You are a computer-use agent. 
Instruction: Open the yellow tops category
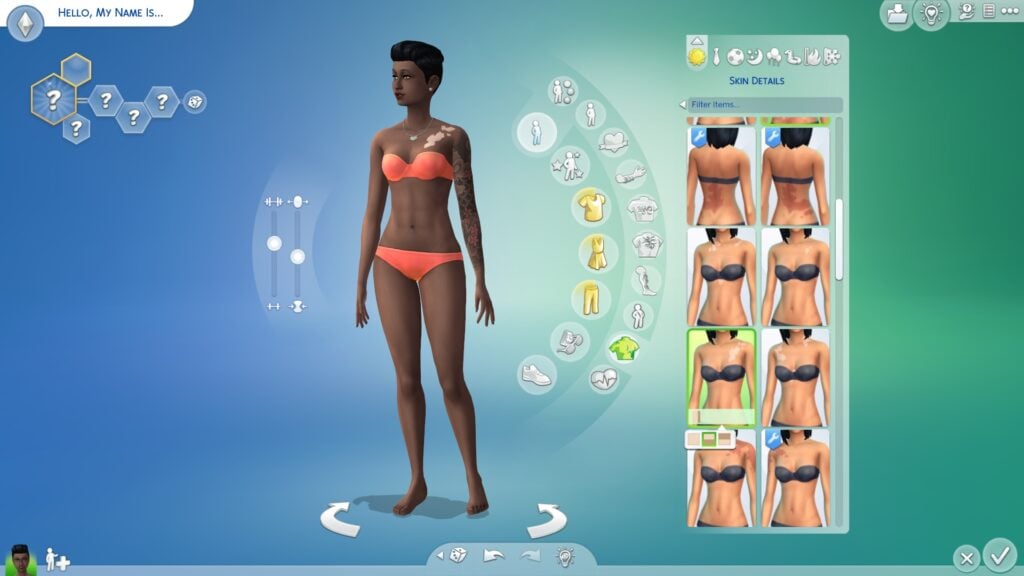point(591,206)
